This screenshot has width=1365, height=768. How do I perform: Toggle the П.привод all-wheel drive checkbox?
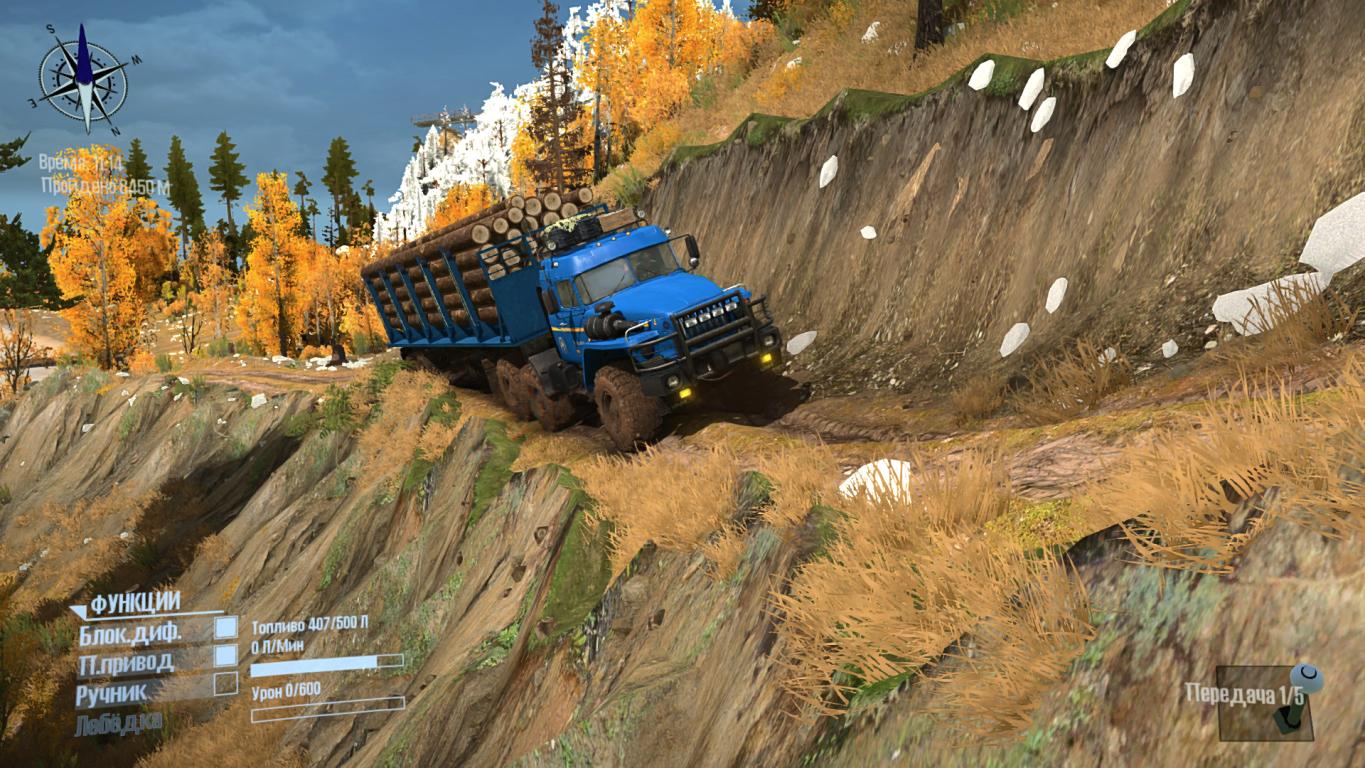click(x=227, y=656)
